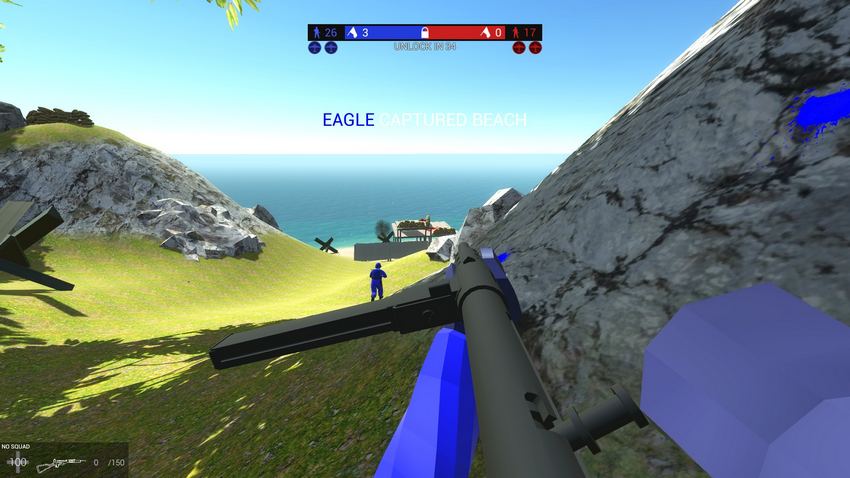The height and width of the screenshot is (478, 850).
Task: Select the blue team flag icon
Action: 352,33
